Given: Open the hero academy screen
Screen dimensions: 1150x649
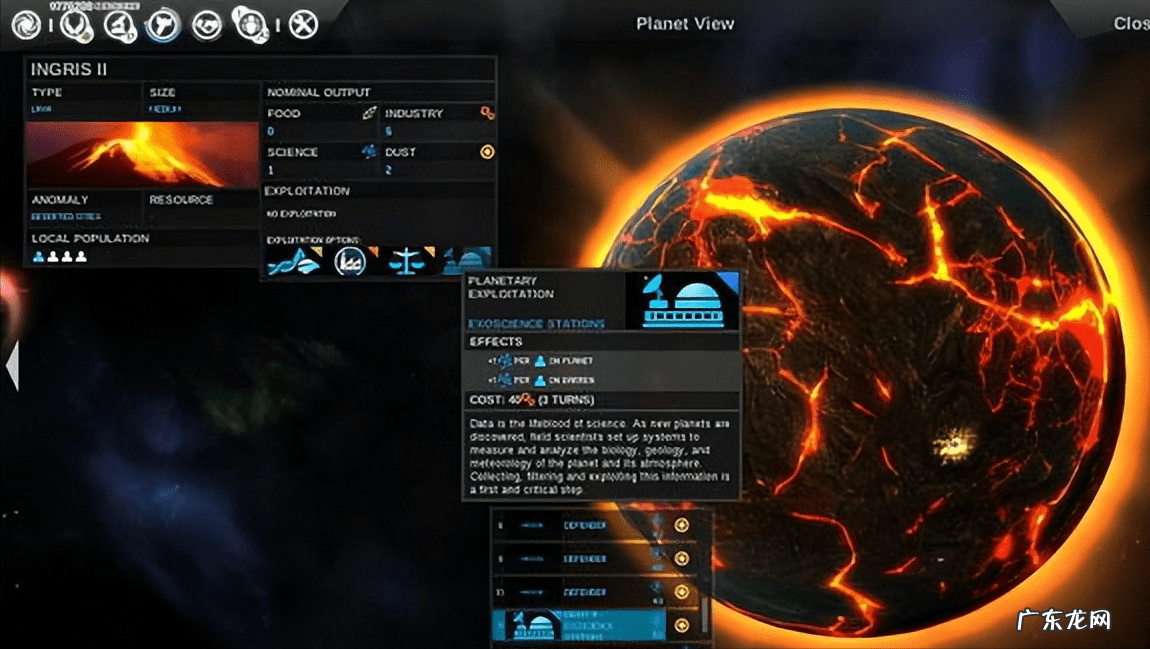Looking at the screenshot, I should point(248,22).
